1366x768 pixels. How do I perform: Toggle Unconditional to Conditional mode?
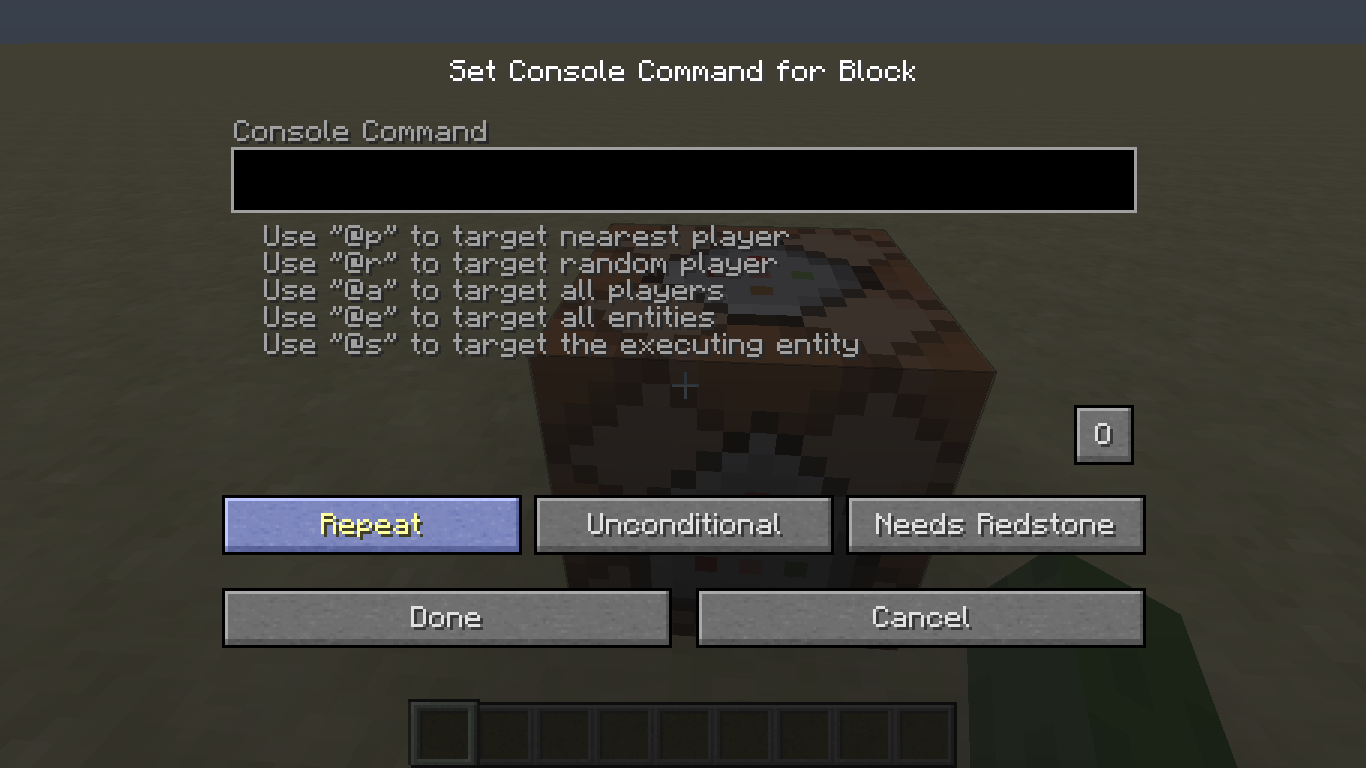coord(683,524)
